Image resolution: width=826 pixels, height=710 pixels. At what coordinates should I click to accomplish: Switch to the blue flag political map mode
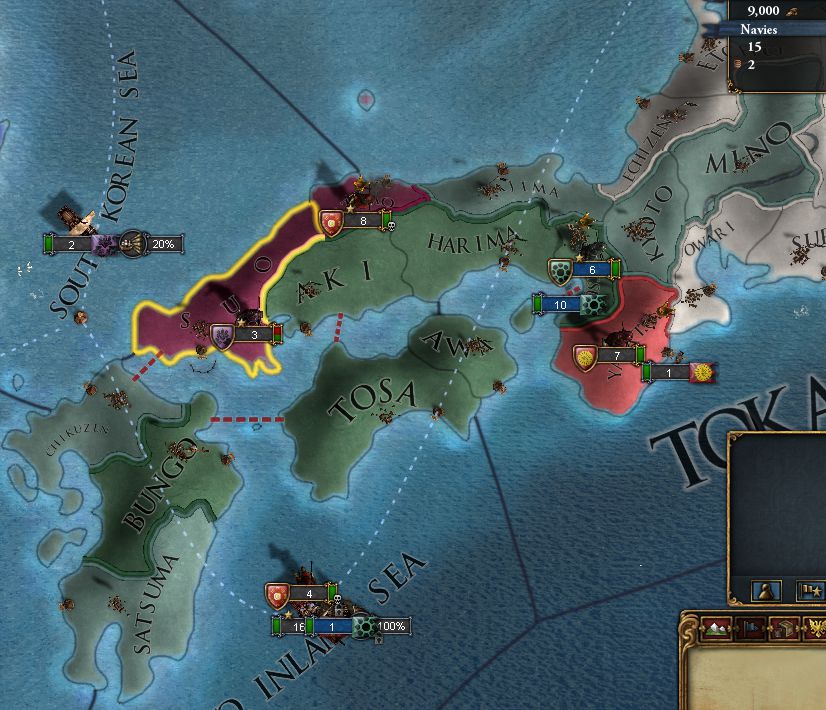click(x=749, y=629)
